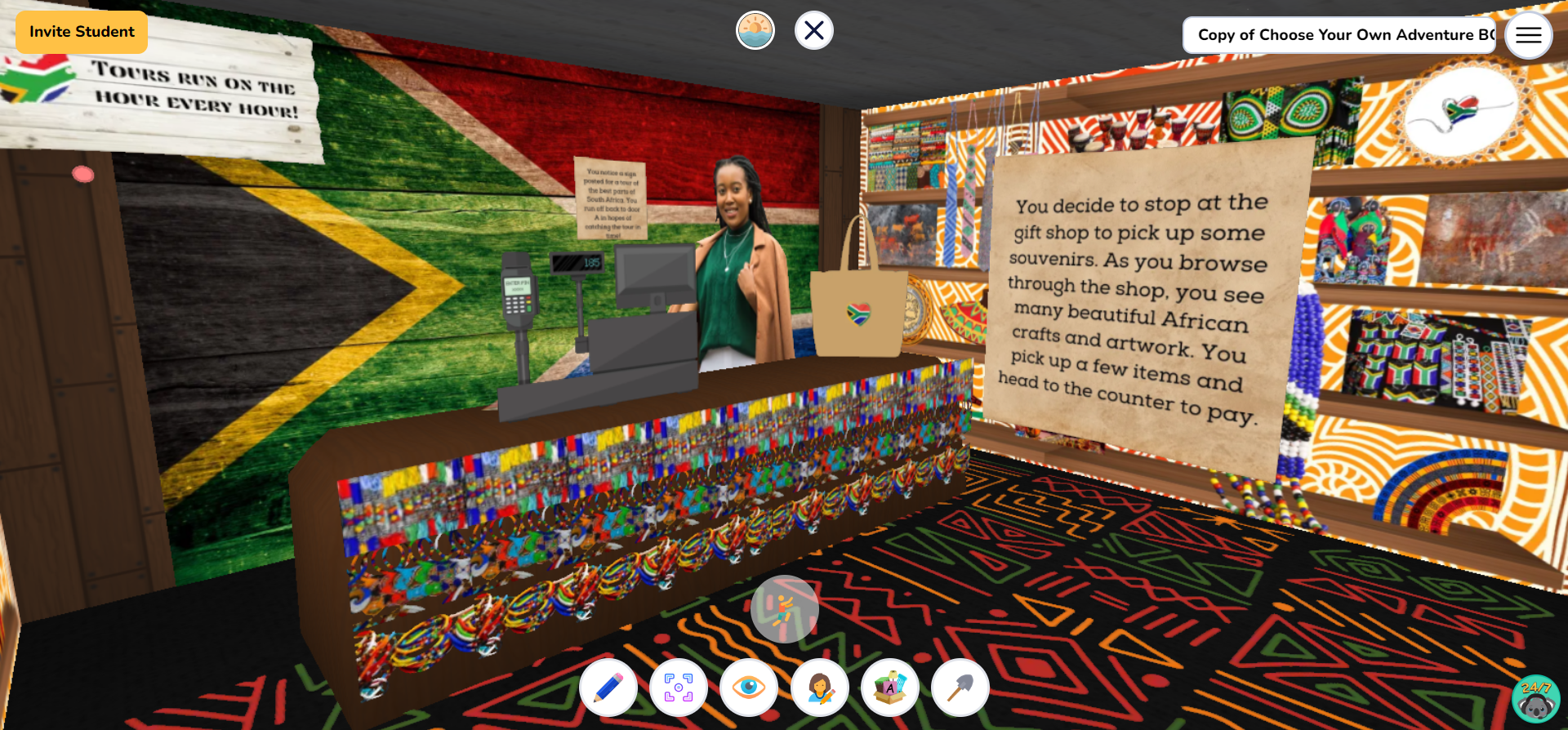
Task: Toggle the climbing figure hotspot on the floor
Action: click(x=785, y=608)
